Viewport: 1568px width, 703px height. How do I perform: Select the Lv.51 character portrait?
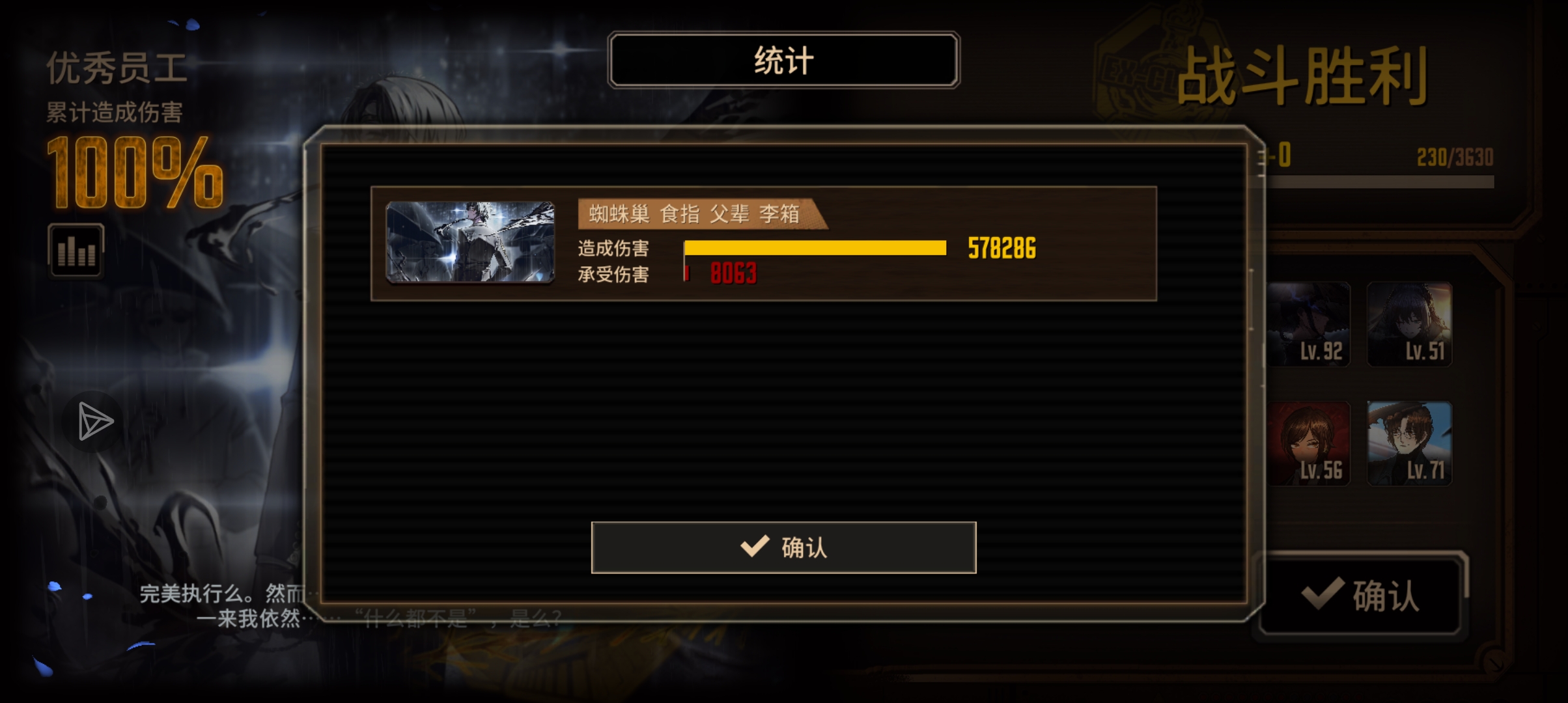coord(1410,325)
